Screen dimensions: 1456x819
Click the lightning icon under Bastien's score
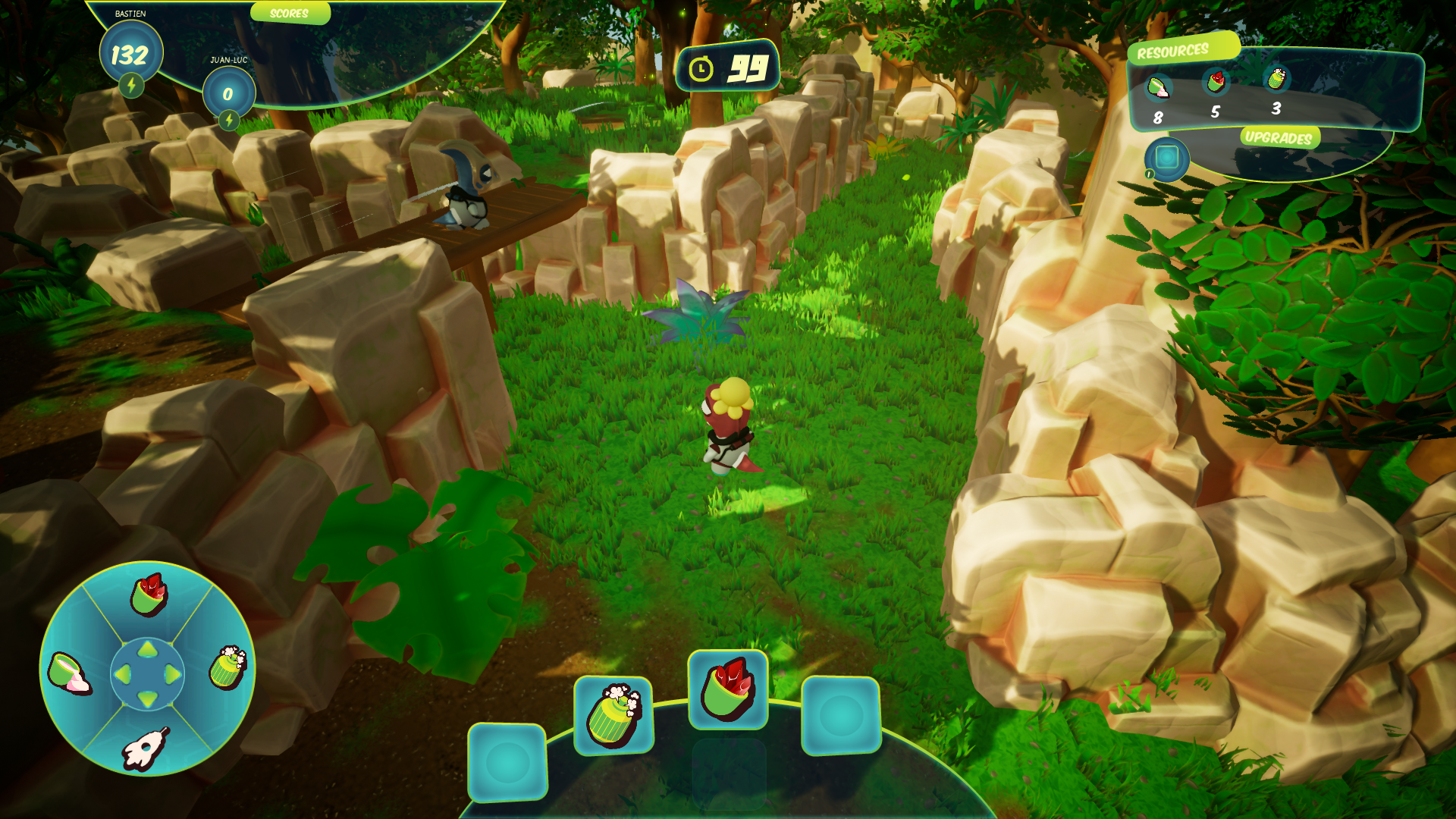(131, 85)
